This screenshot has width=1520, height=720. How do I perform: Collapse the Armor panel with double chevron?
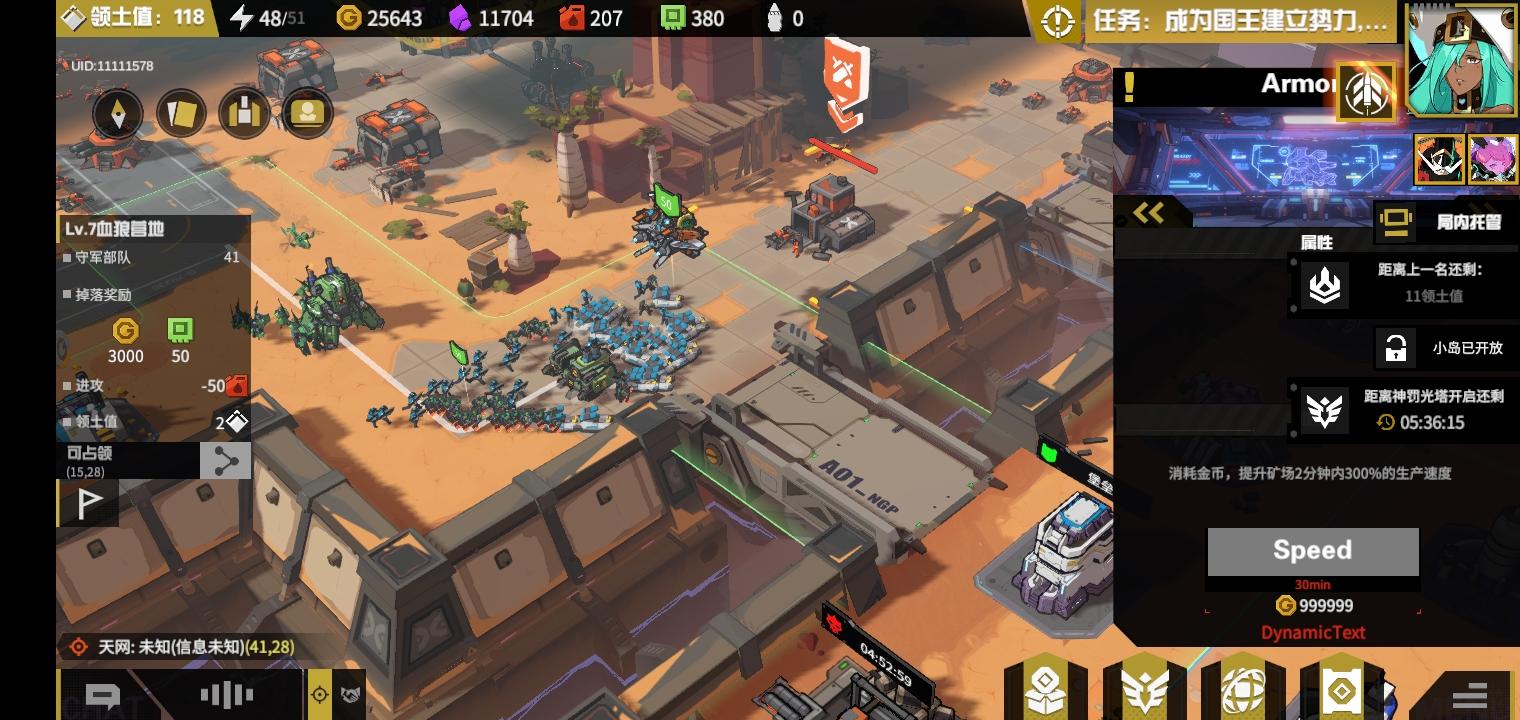pos(1150,213)
